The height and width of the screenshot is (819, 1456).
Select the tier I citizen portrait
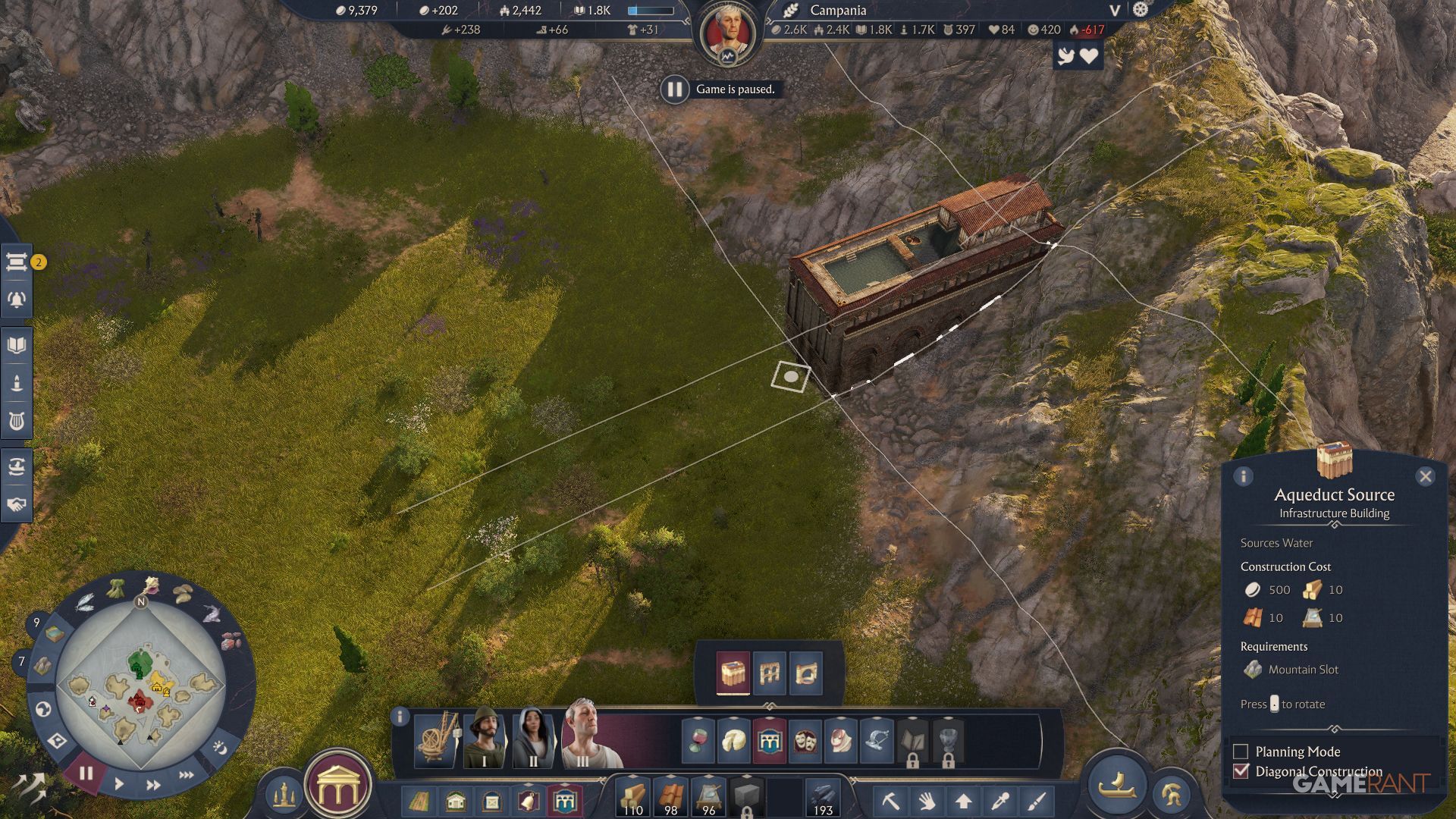tap(484, 737)
